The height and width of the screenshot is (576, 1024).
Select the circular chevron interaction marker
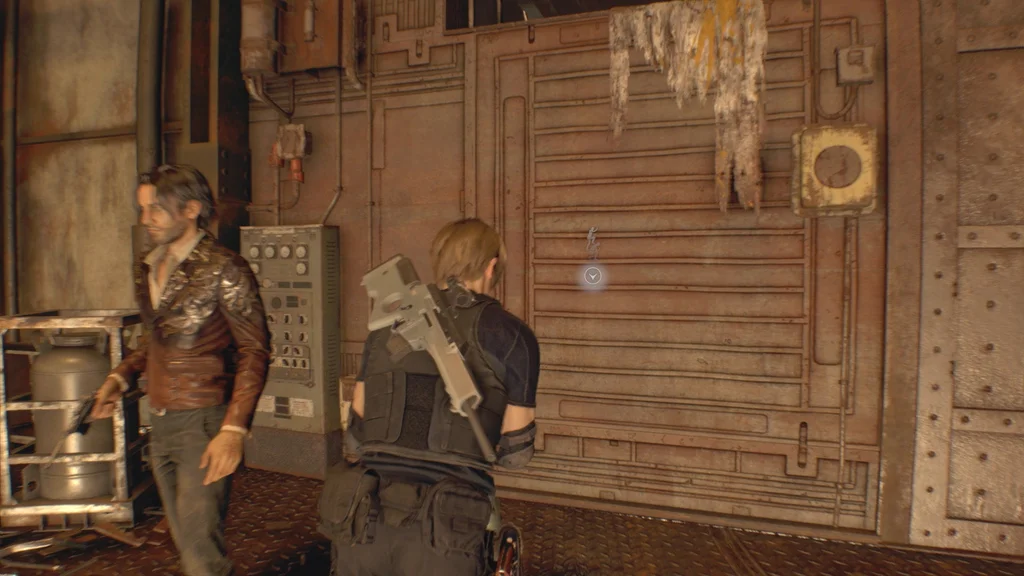click(593, 276)
